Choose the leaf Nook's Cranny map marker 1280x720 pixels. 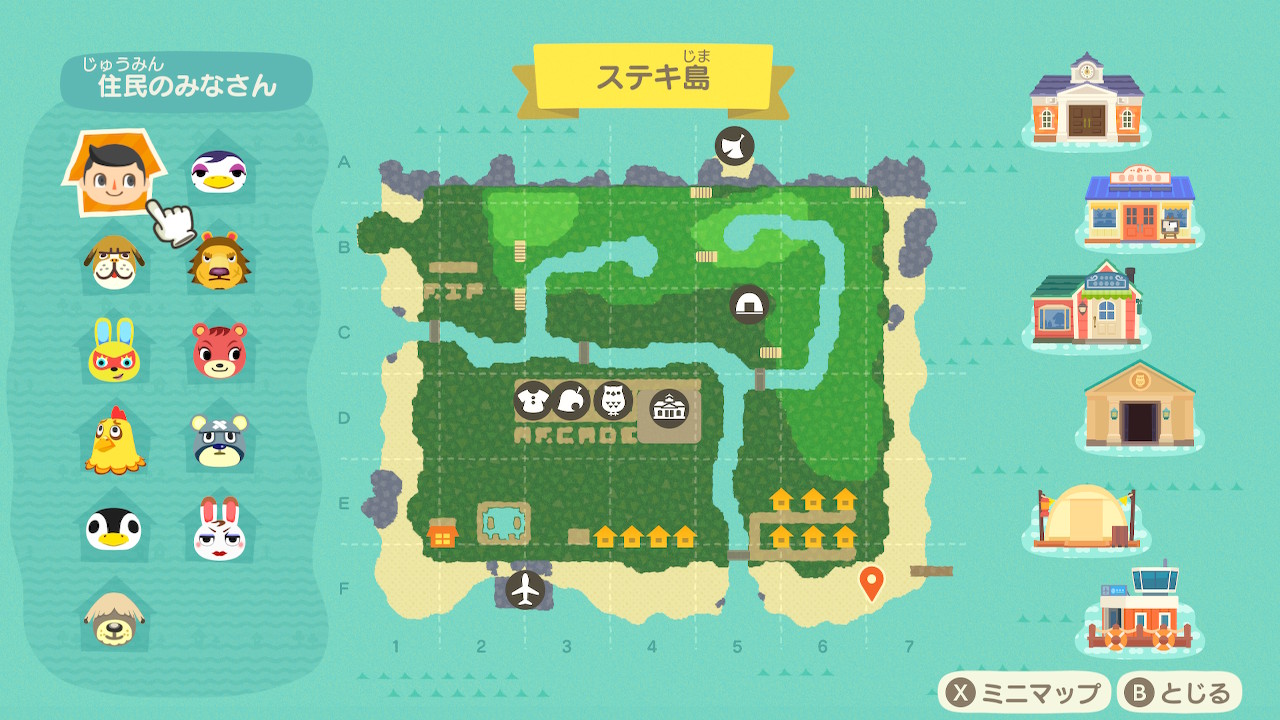571,401
